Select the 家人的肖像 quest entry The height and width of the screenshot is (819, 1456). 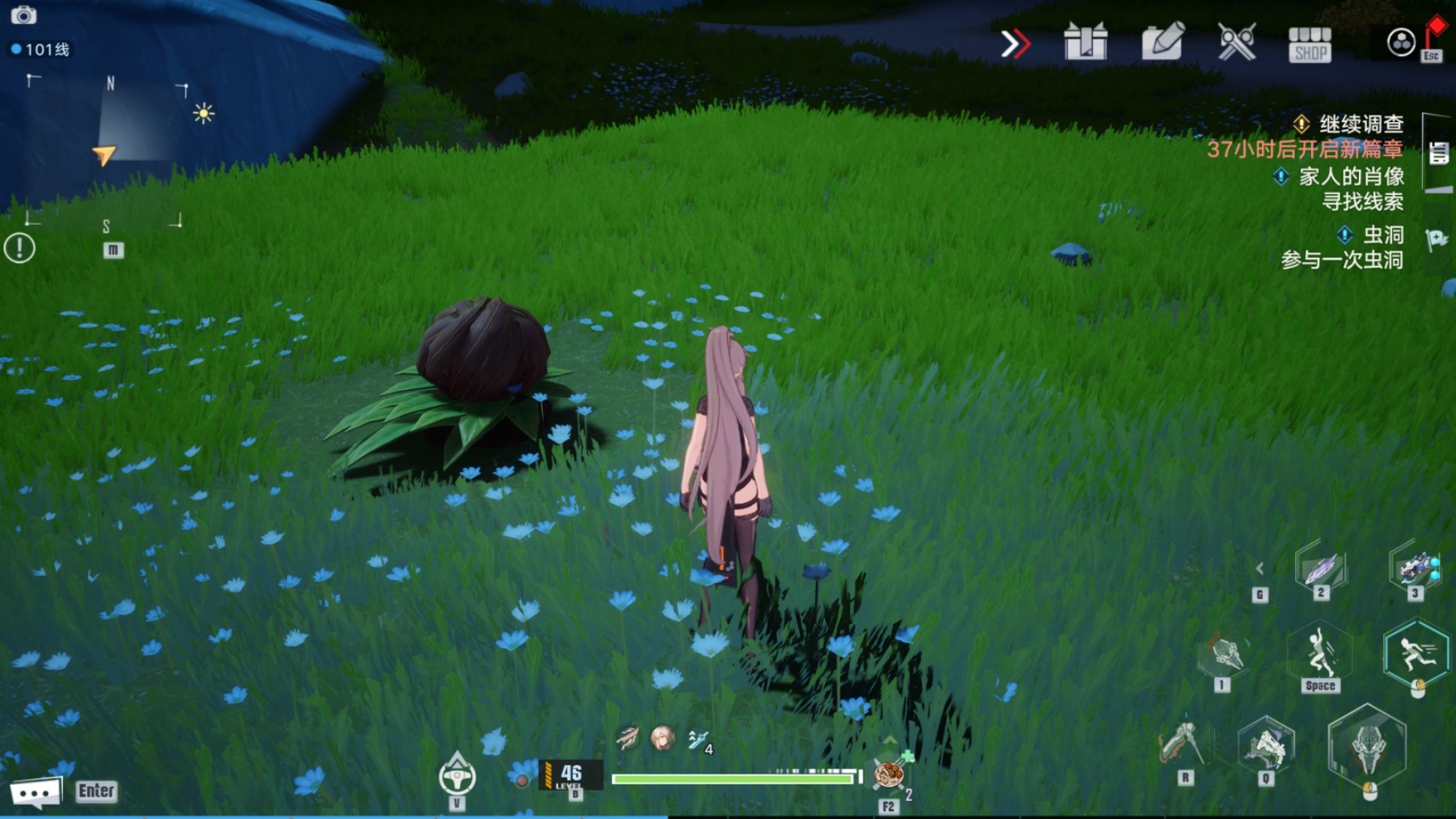click(x=1350, y=176)
